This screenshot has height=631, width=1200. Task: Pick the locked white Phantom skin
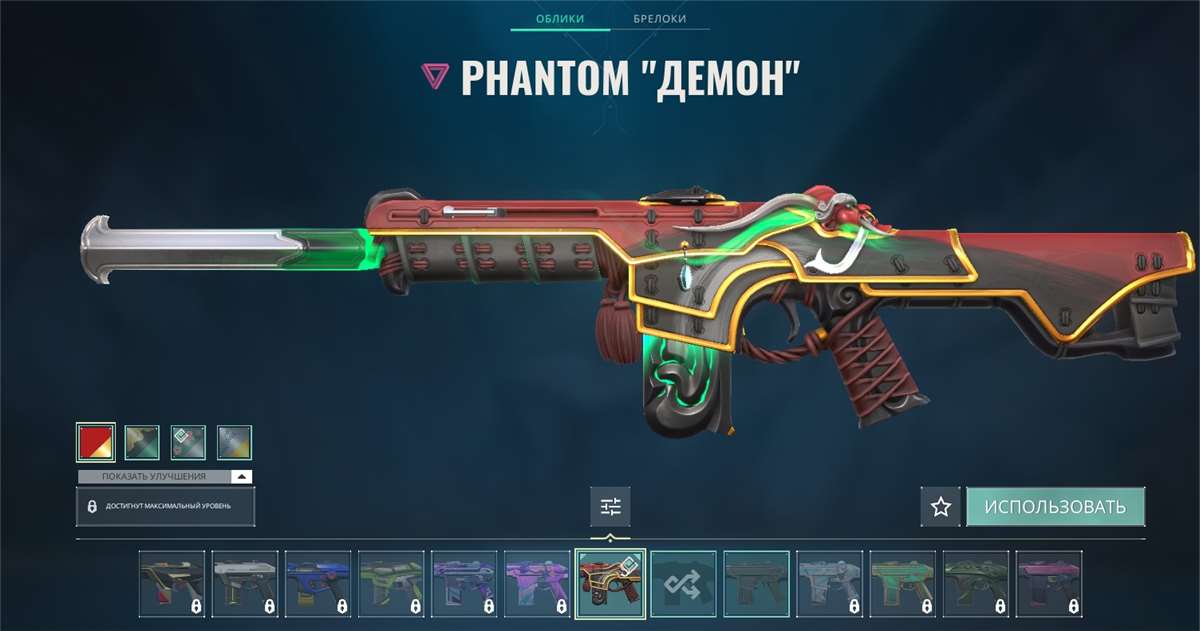coord(245,583)
